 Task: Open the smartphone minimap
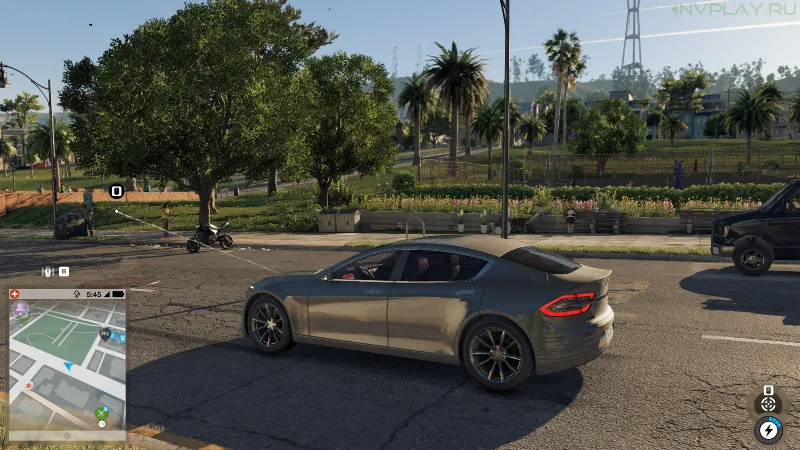[67, 366]
